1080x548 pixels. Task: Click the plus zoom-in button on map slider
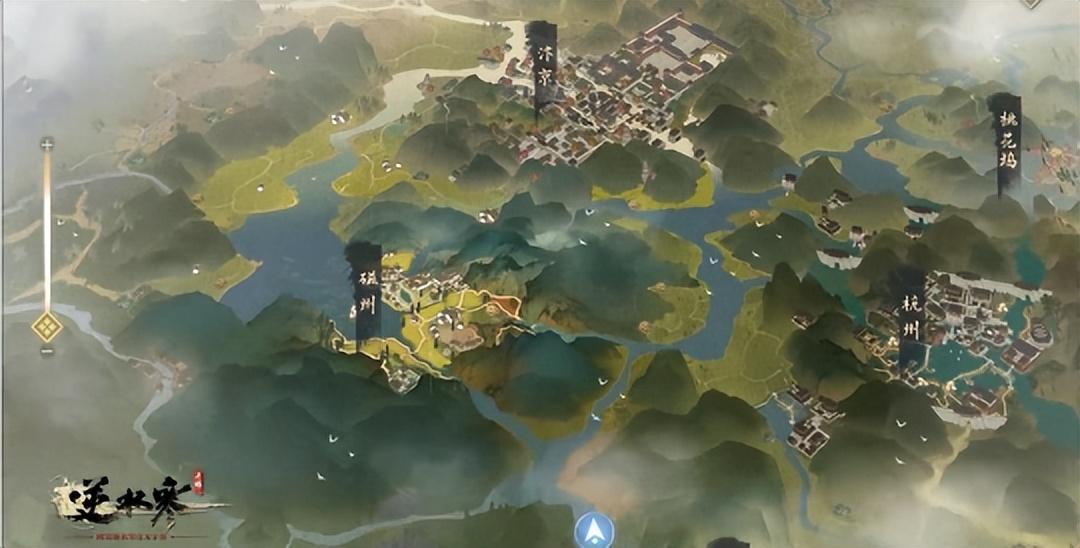coord(46,145)
